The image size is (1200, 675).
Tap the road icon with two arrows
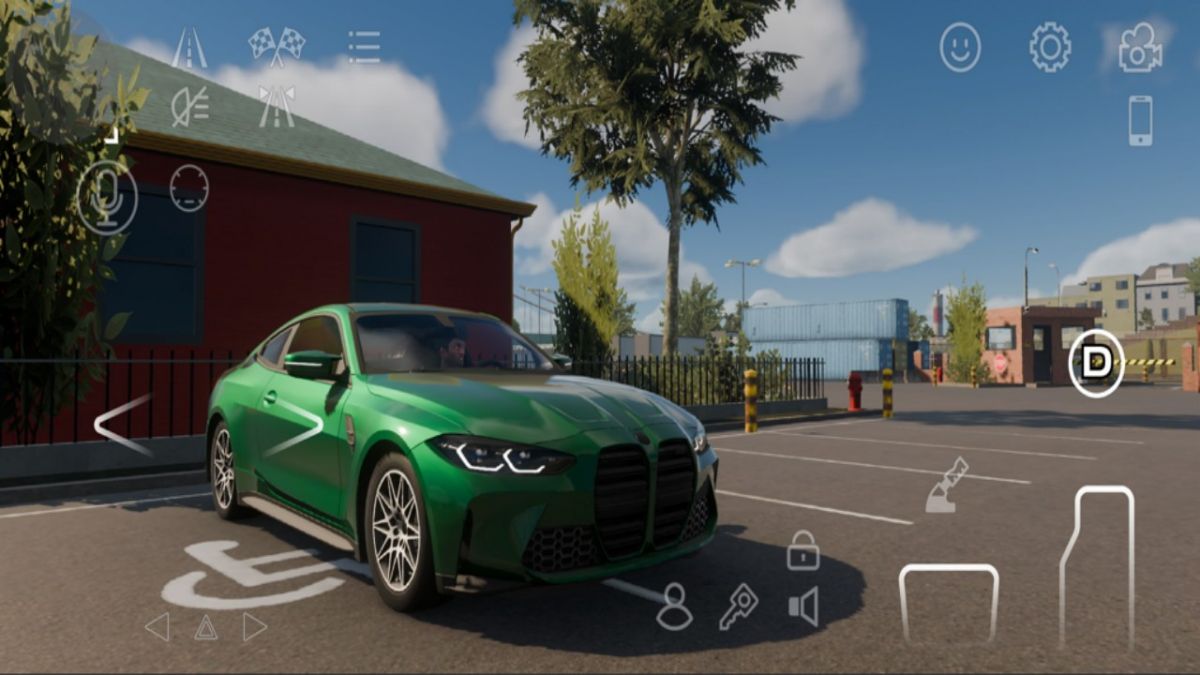(x=276, y=106)
